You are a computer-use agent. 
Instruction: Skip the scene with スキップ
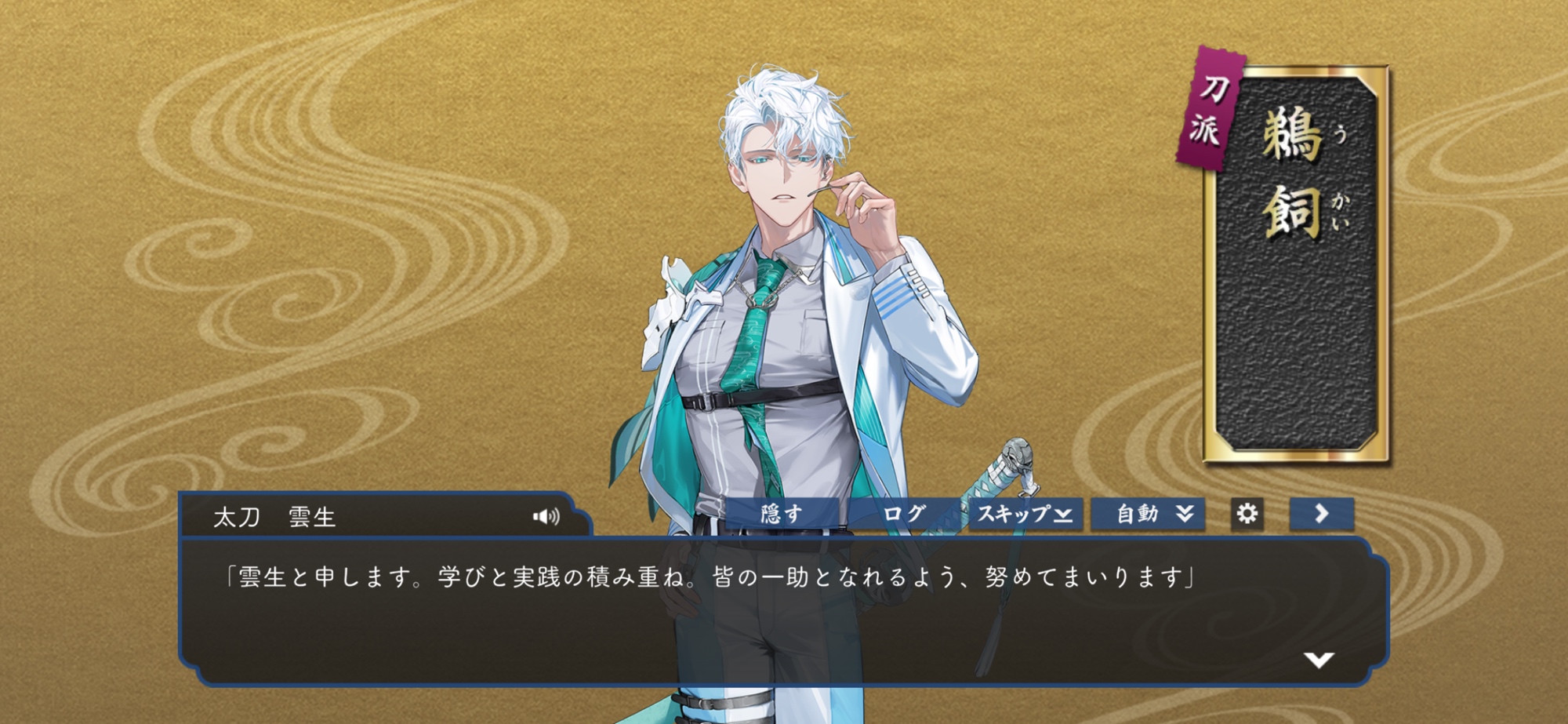pos(1025,515)
